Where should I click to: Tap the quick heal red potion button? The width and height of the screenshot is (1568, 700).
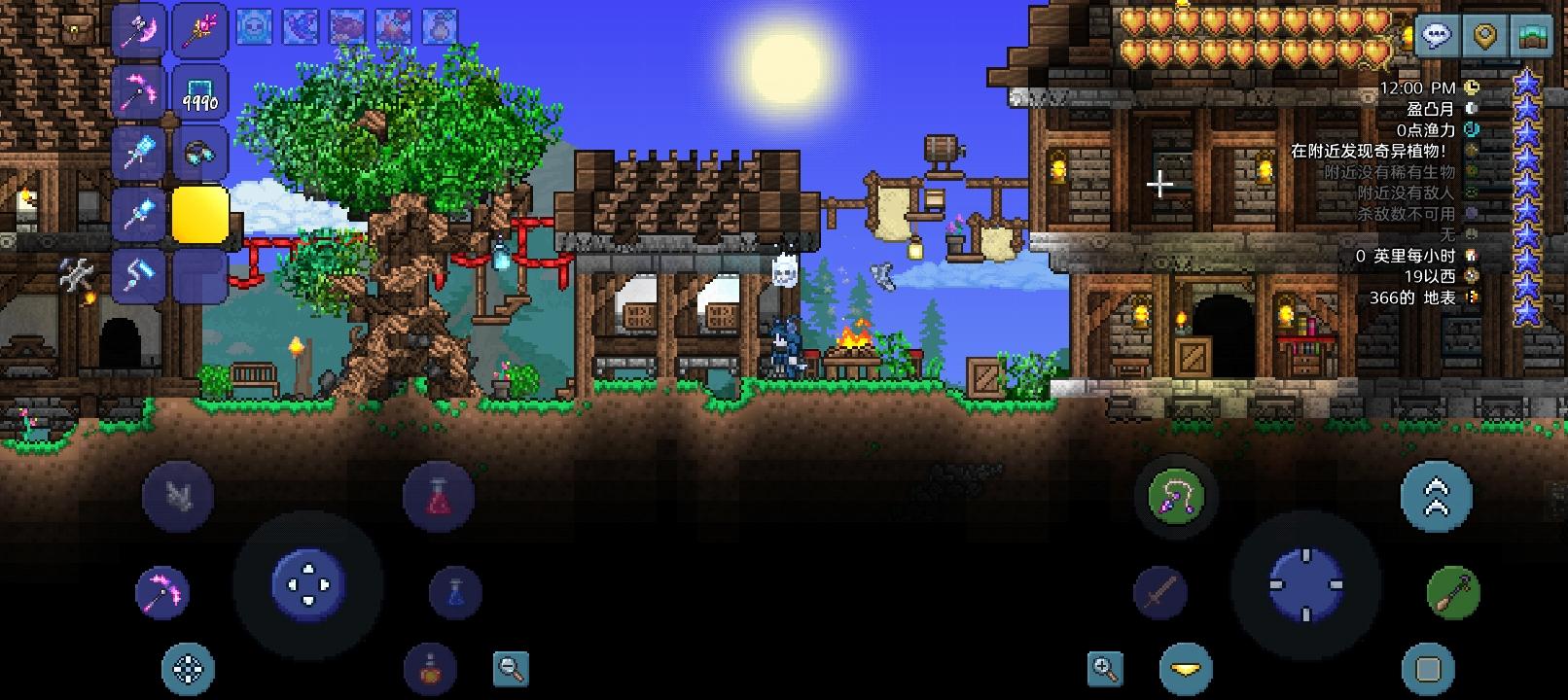438,494
